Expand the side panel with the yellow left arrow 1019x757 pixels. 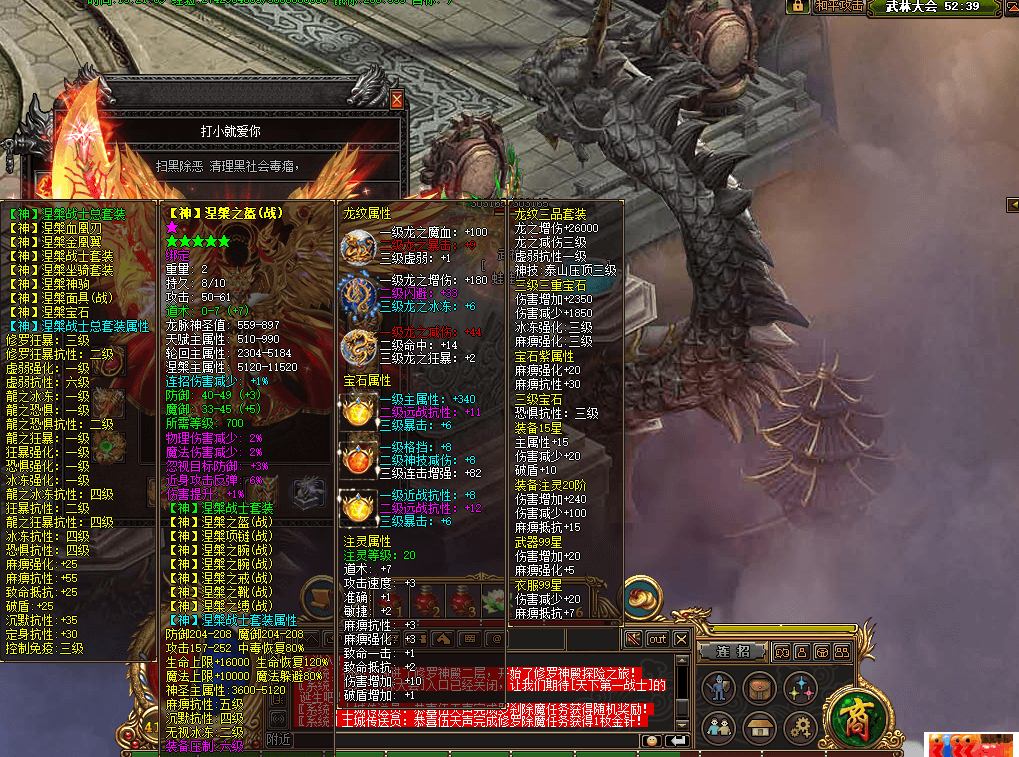[x=1010, y=205]
